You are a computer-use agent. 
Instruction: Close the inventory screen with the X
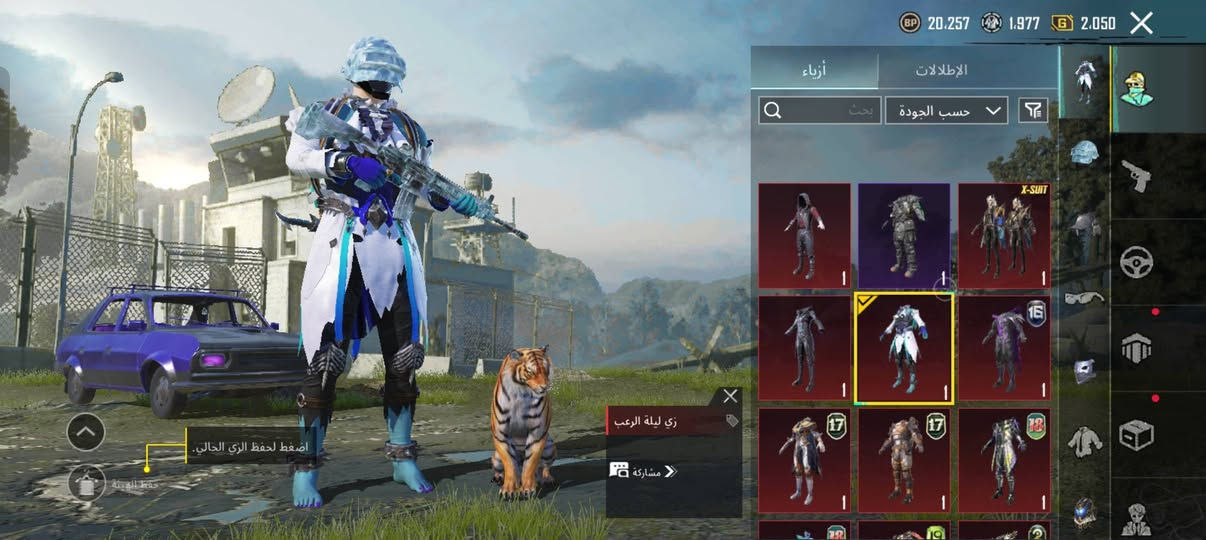pos(1141,23)
